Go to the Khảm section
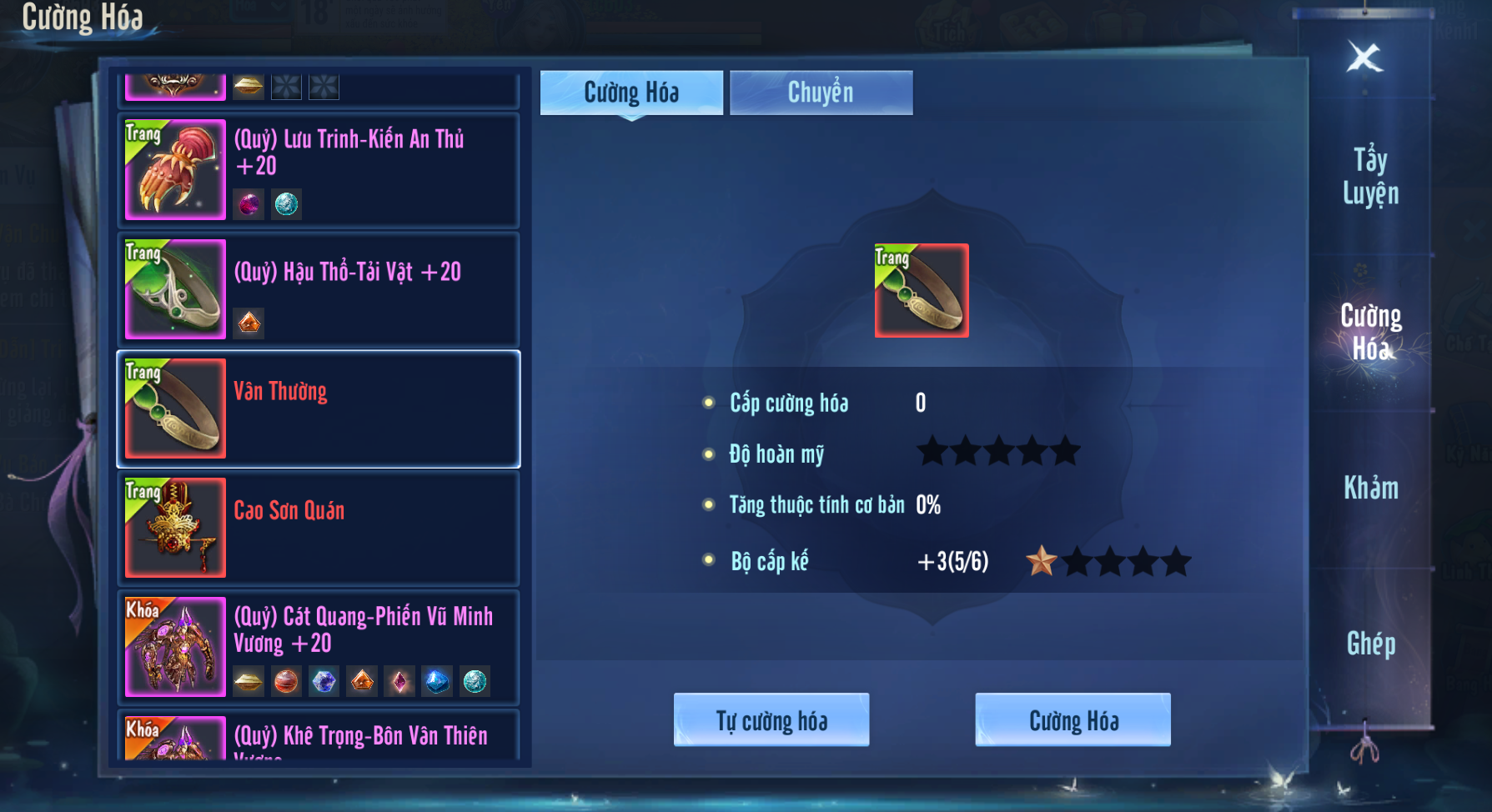Image resolution: width=1492 pixels, height=812 pixels. point(1370,488)
